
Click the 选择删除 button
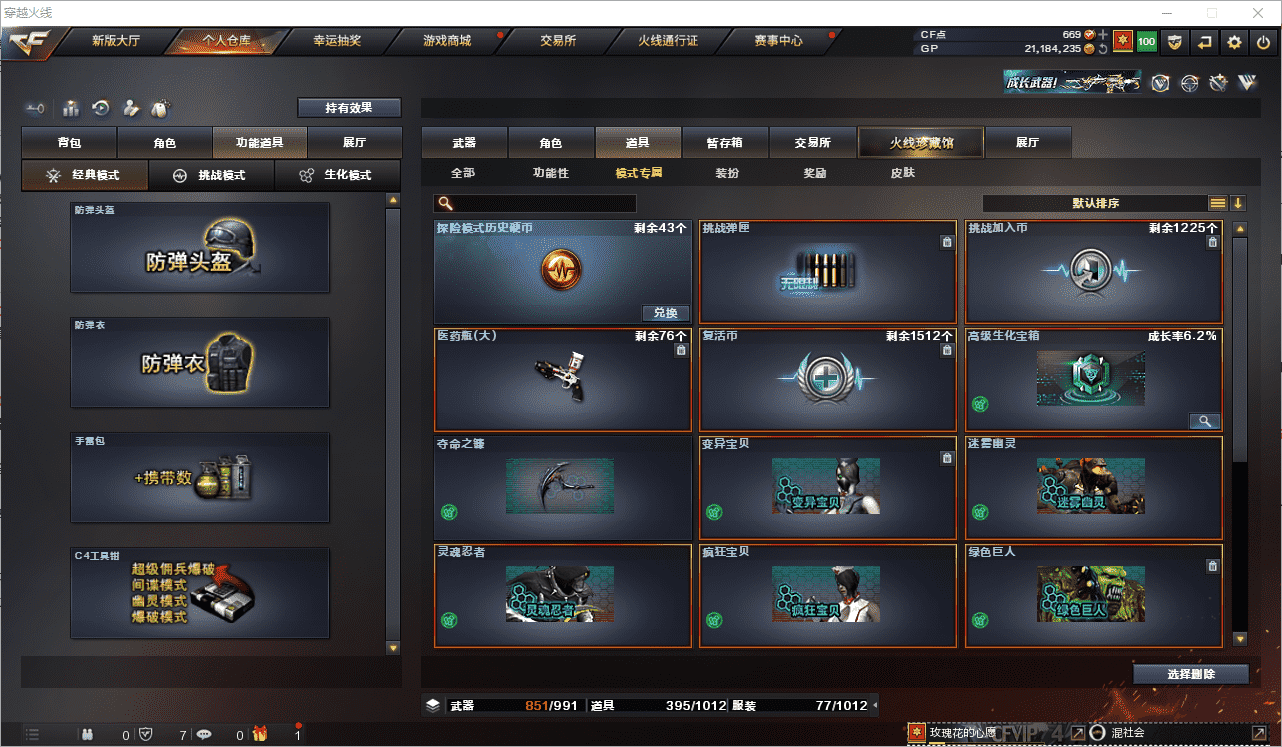pyautogui.click(x=1190, y=674)
